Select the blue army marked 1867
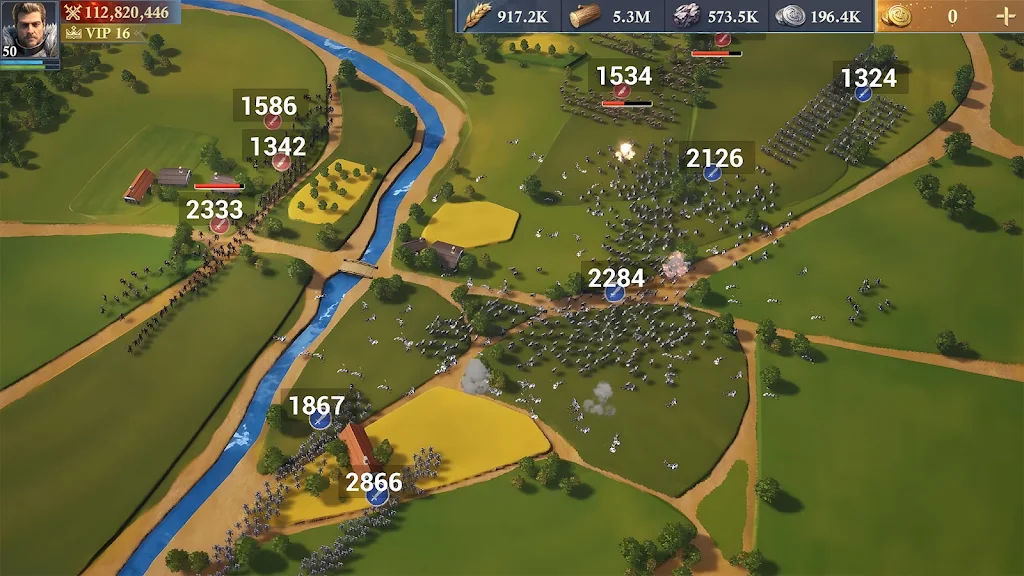 click(320, 420)
